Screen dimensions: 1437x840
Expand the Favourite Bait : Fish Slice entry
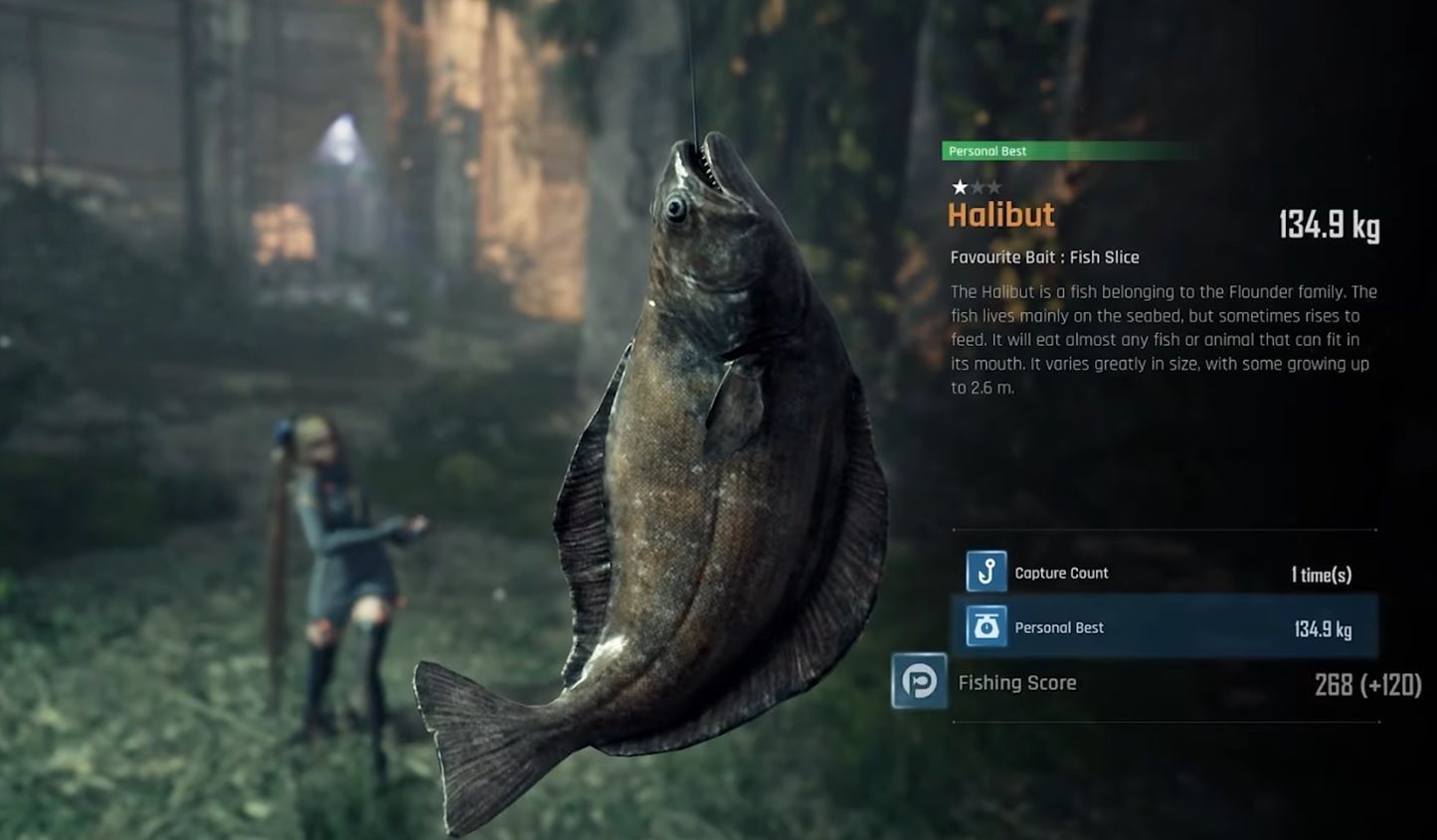1044,257
